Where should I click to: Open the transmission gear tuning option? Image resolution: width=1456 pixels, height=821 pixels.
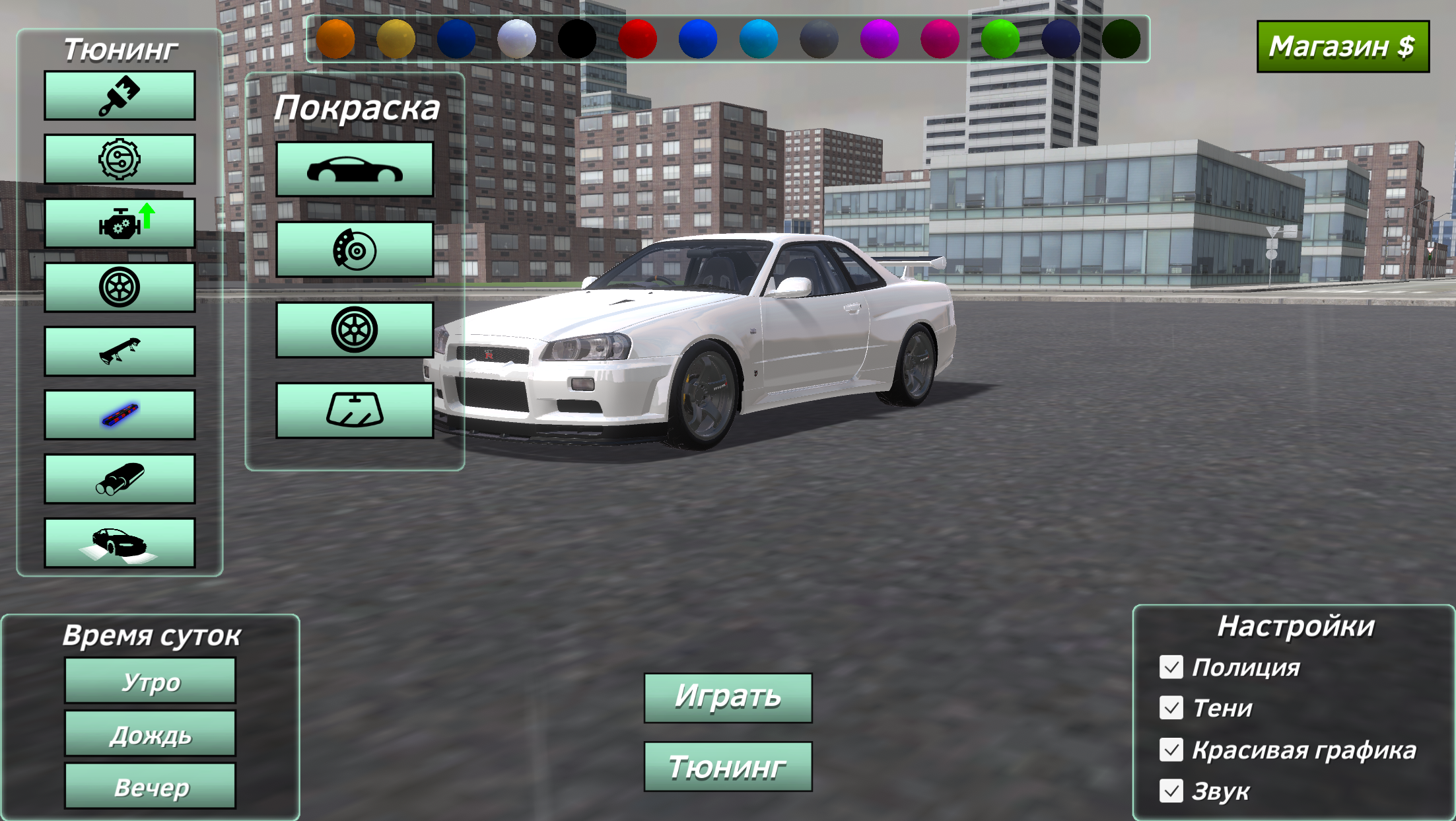point(119,159)
